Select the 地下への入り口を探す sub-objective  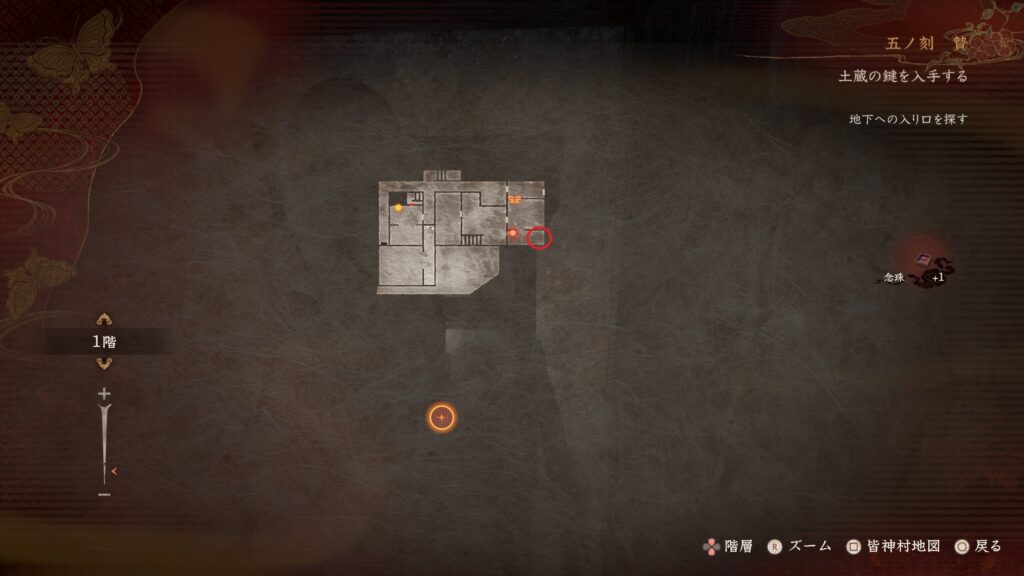(908, 119)
